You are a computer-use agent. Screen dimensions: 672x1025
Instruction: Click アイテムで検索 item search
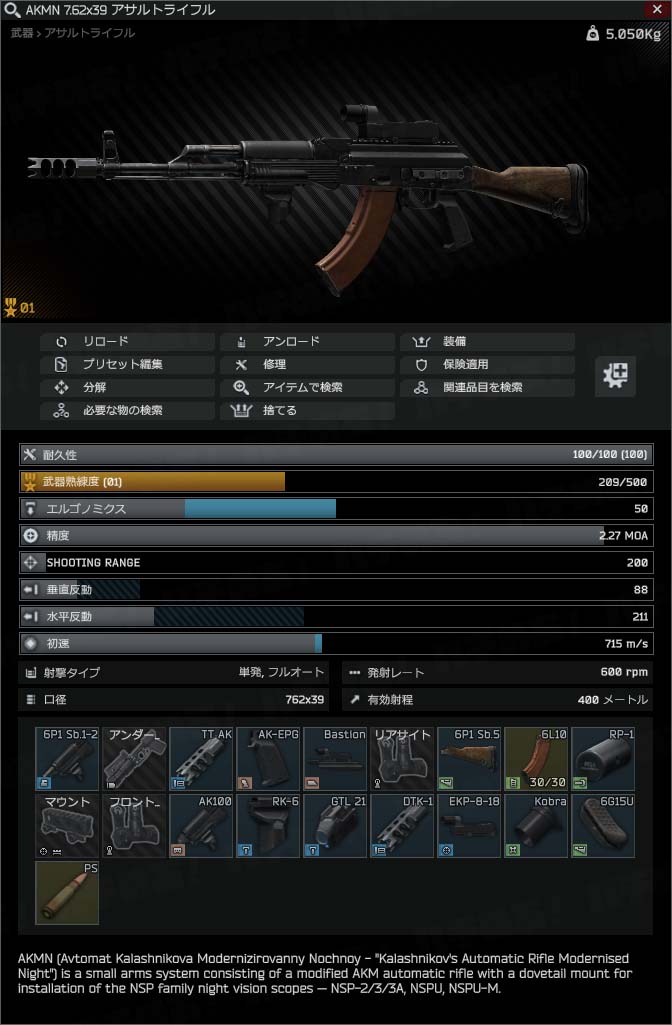coord(307,387)
